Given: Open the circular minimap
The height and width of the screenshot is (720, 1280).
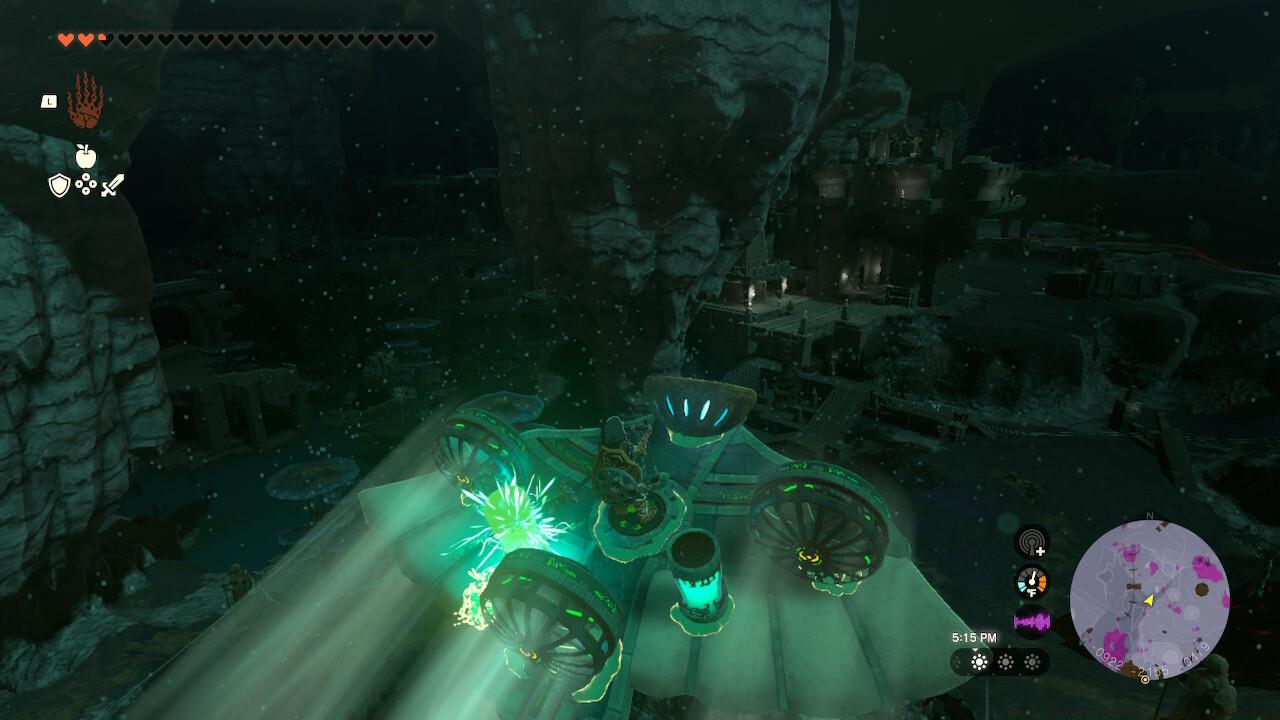Looking at the screenshot, I should (1149, 599).
